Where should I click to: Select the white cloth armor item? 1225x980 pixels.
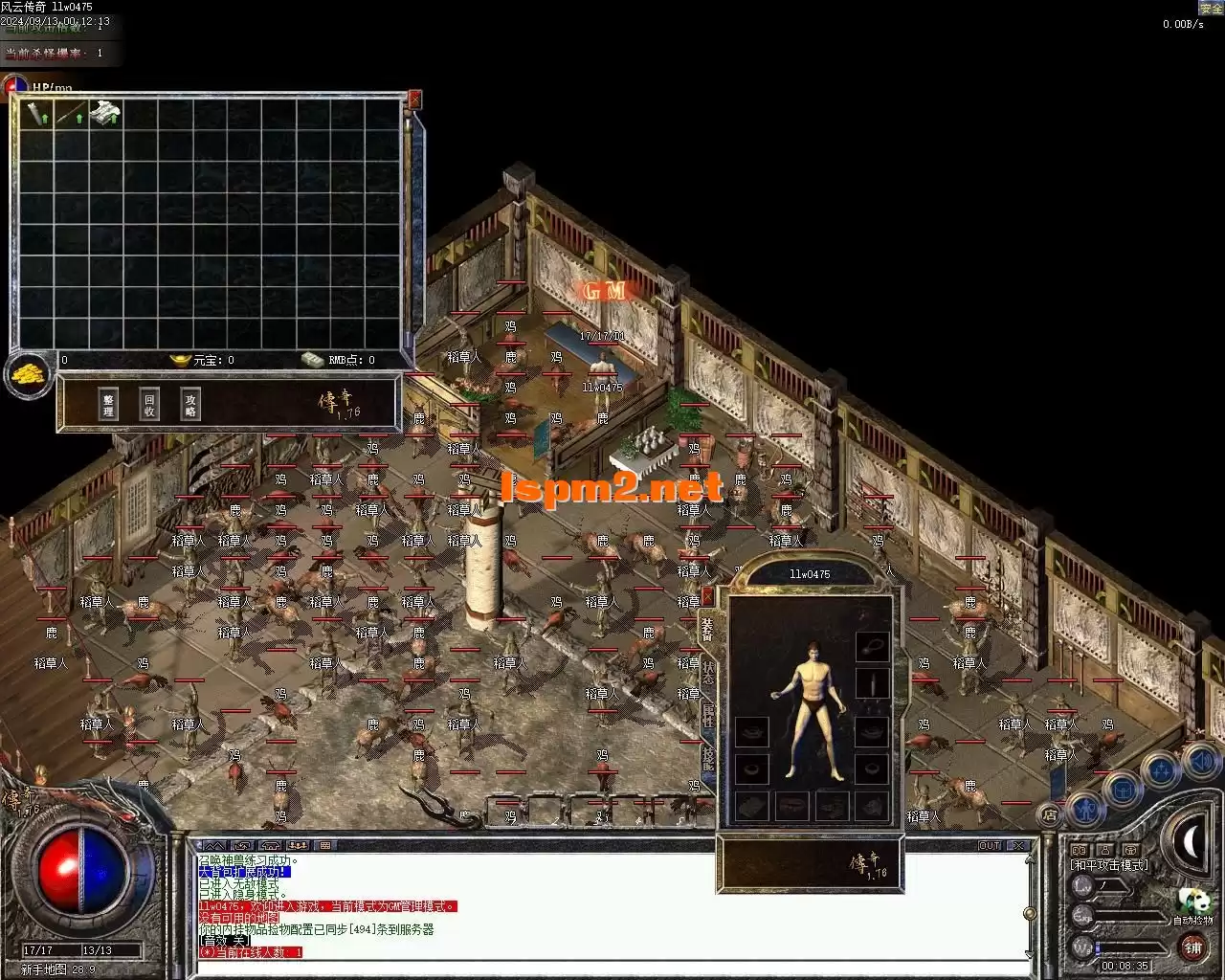tap(105, 114)
